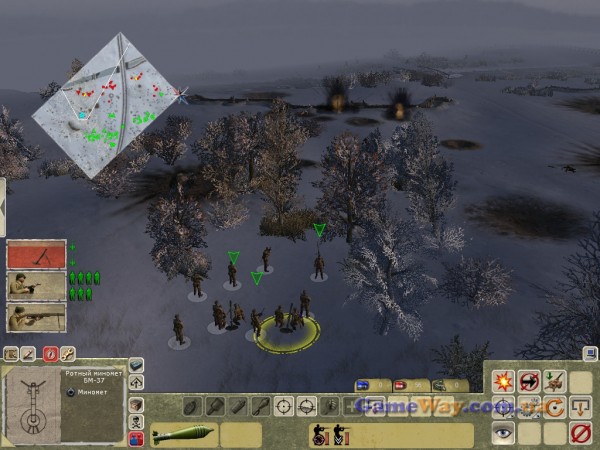Select the submachine gunner squad portrait
Image resolution: width=600 pixels, height=450 pixels.
click(x=36, y=286)
